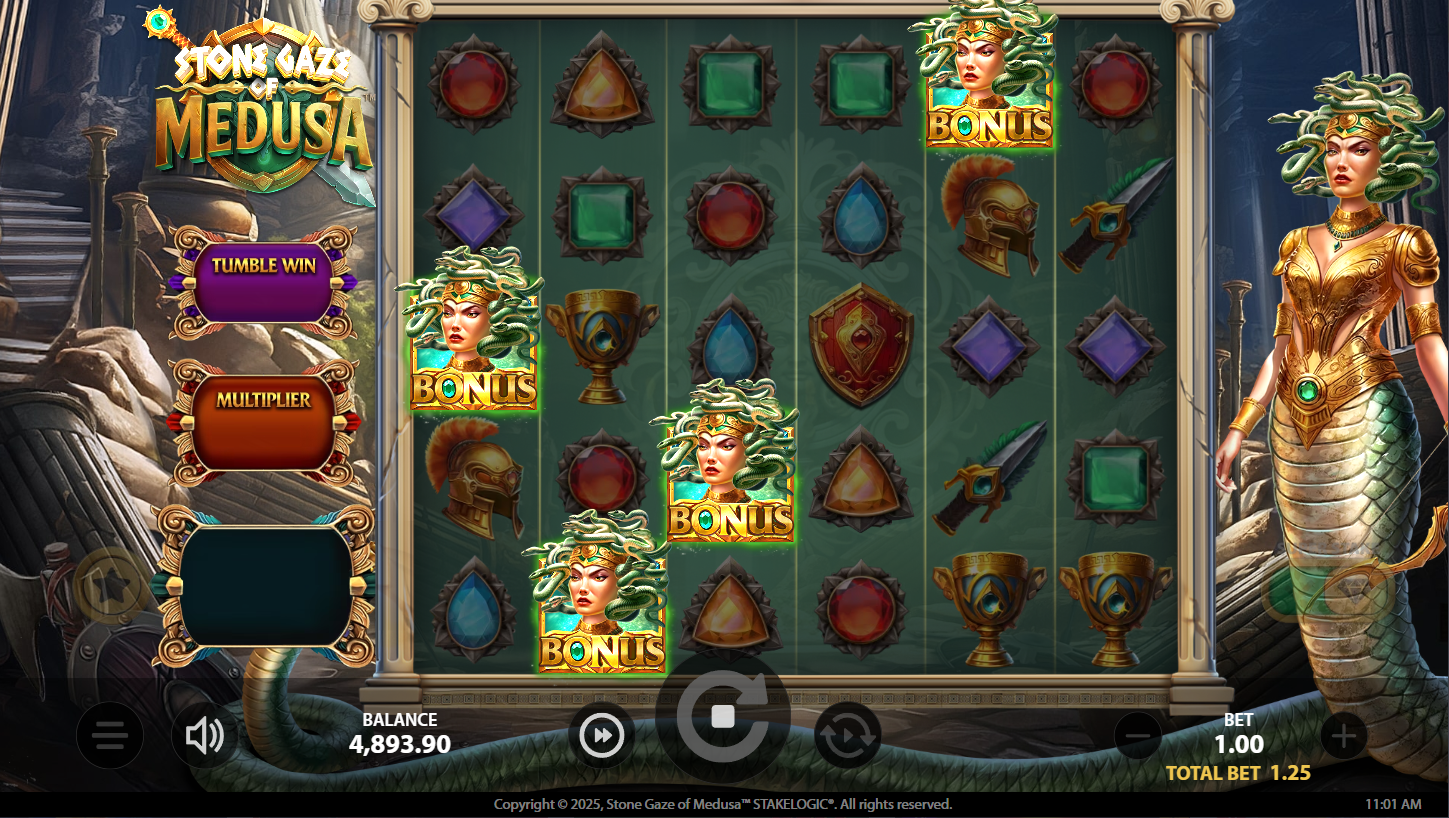Viewport: 1449px width, 818px height.
Task: Decrease the bet with the minus button
Action: point(1138,737)
